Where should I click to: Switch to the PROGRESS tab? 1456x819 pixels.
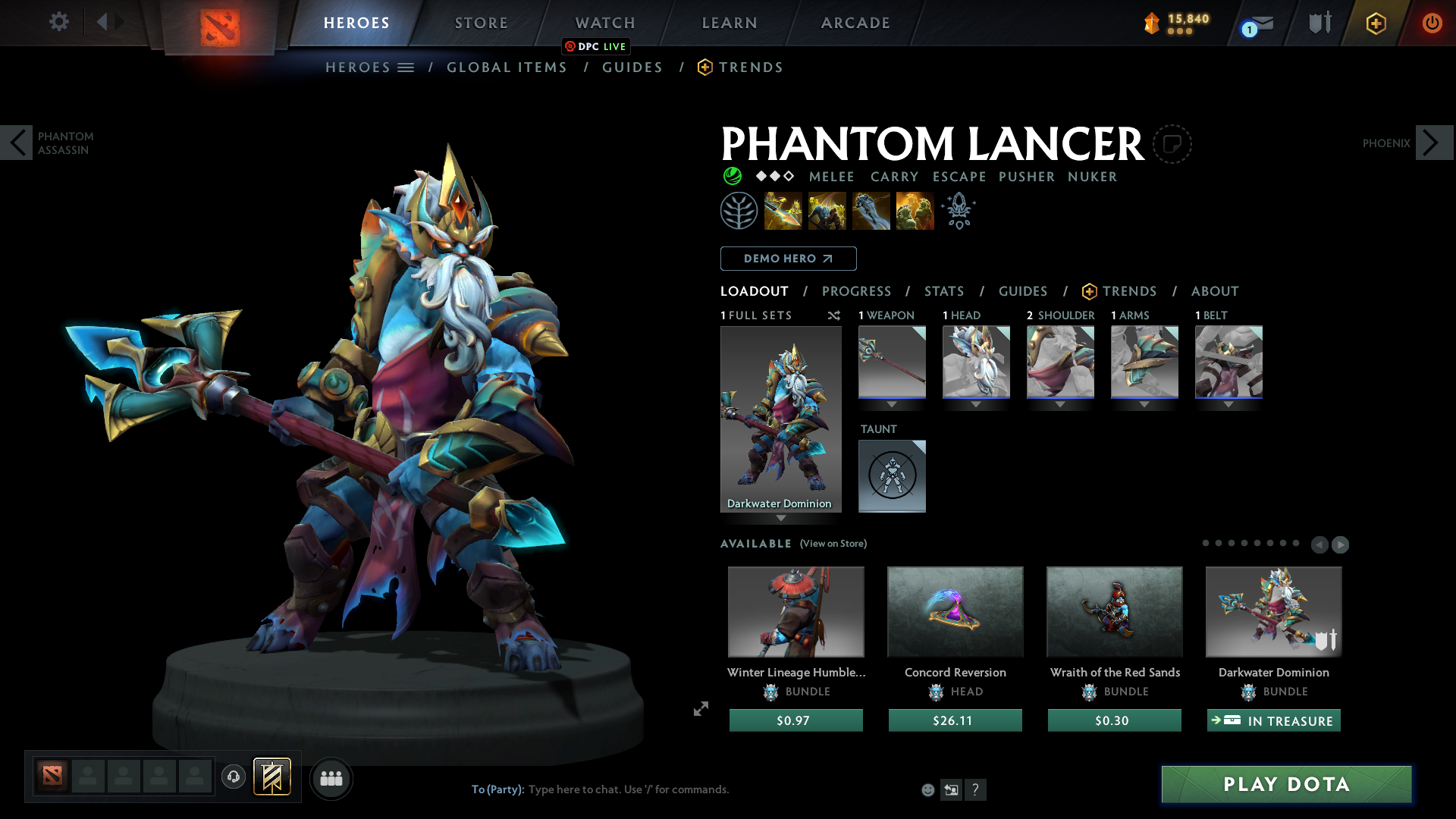[857, 291]
